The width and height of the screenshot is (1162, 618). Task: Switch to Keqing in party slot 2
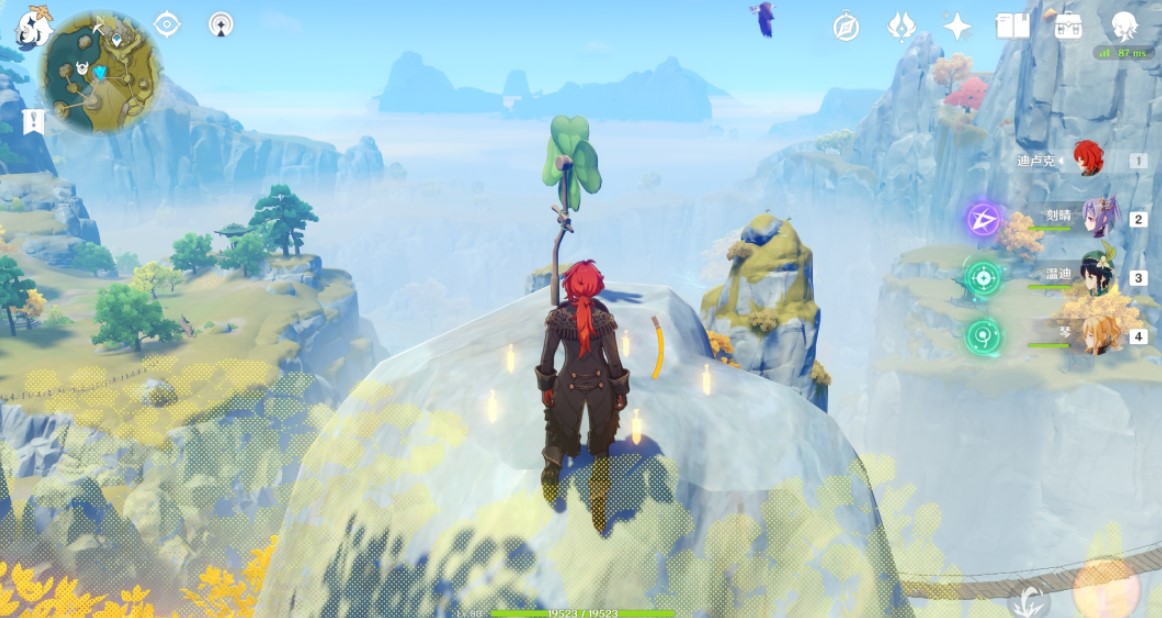click(x=1097, y=218)
